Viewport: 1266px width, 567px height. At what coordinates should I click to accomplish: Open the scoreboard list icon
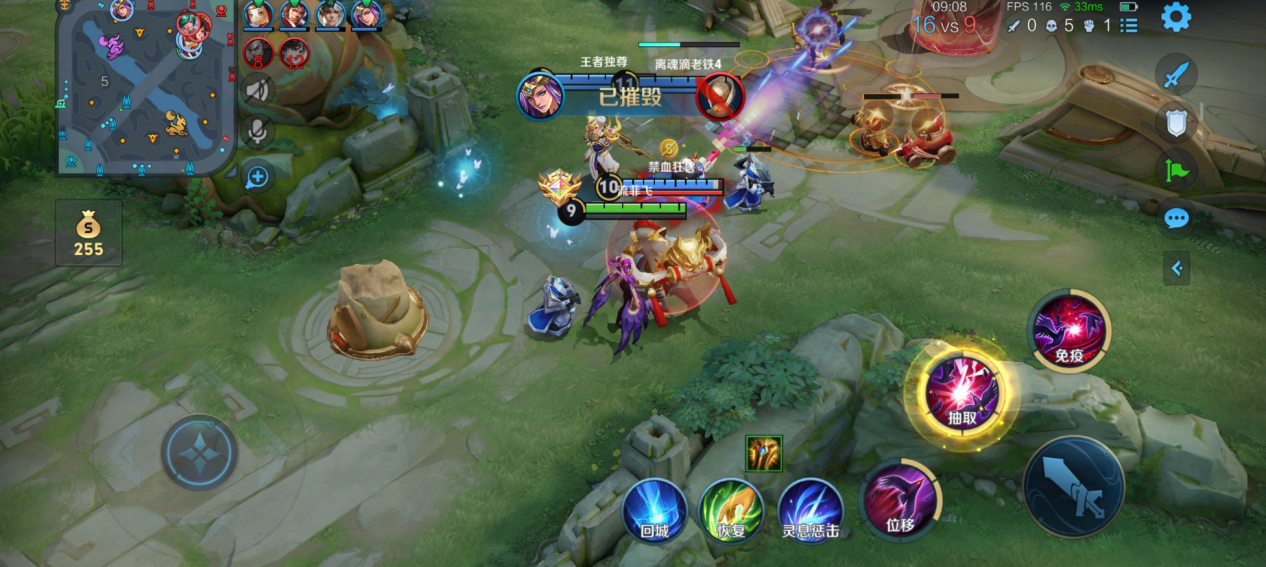coord(1129,25)
